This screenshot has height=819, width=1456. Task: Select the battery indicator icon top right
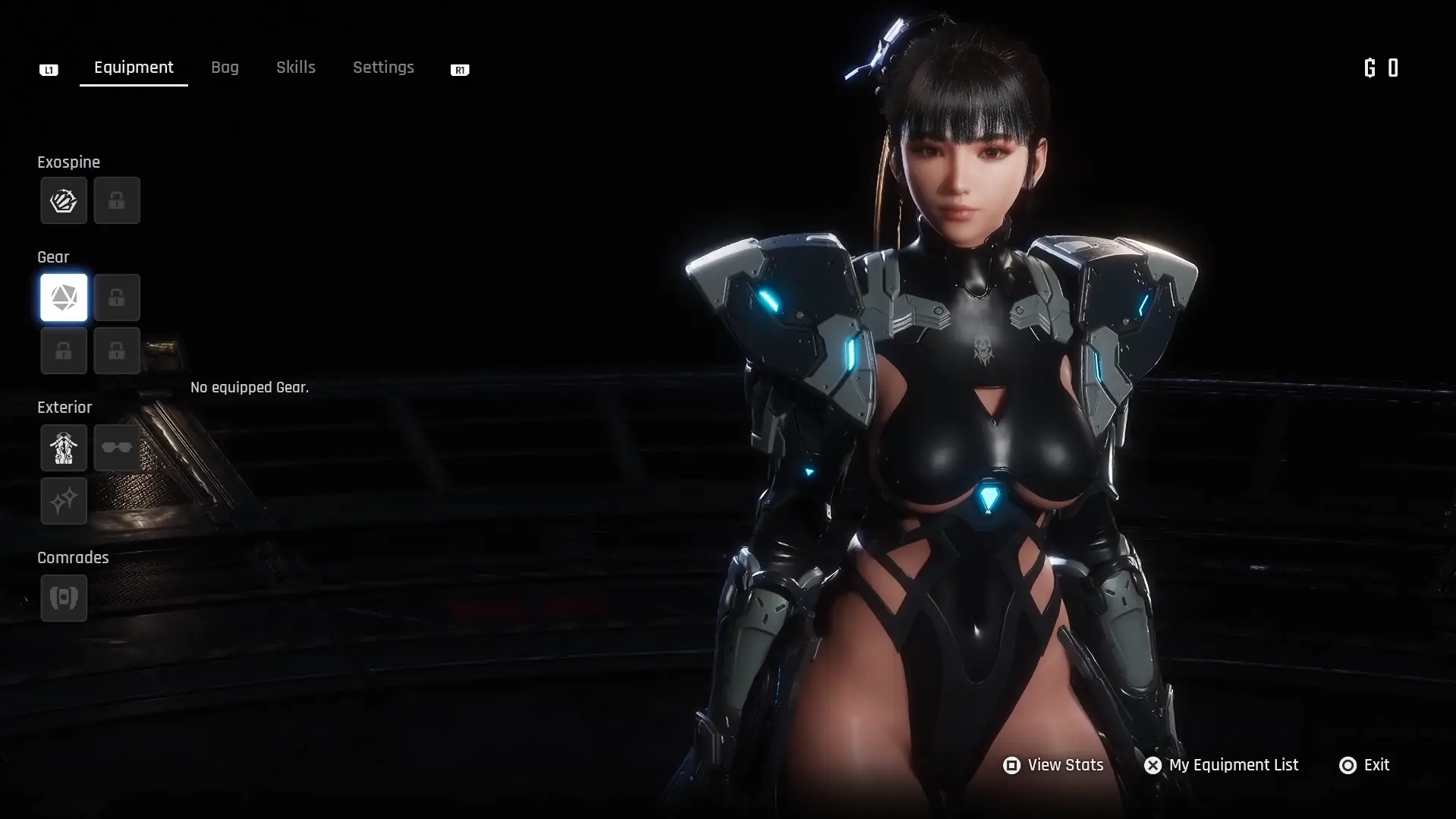(x=1393, y=68)
